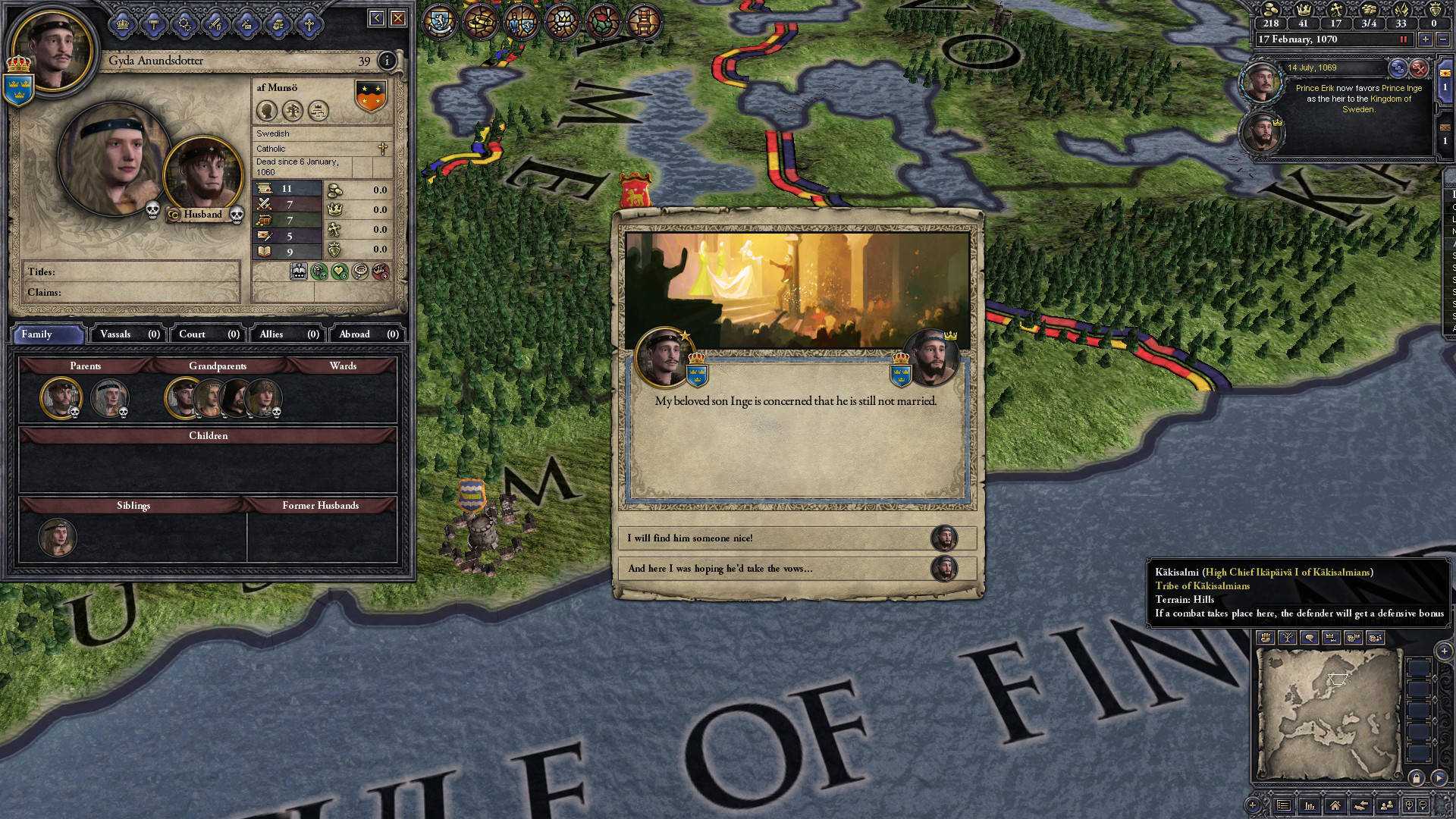Select the Family tab
1456x819 pixels.
tap(47, 334)
